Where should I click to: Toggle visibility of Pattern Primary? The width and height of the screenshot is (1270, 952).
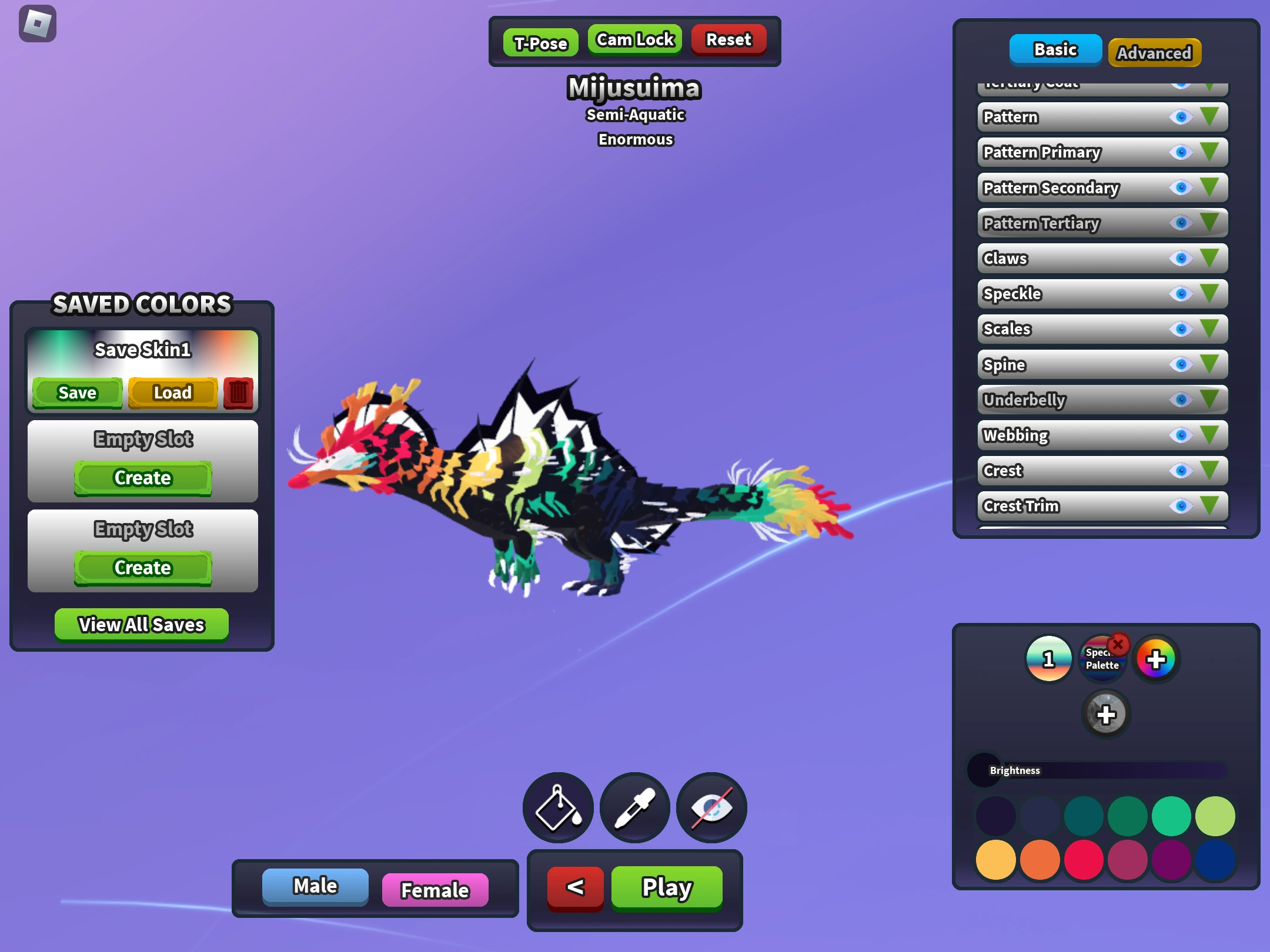(x=1180, y=152)
